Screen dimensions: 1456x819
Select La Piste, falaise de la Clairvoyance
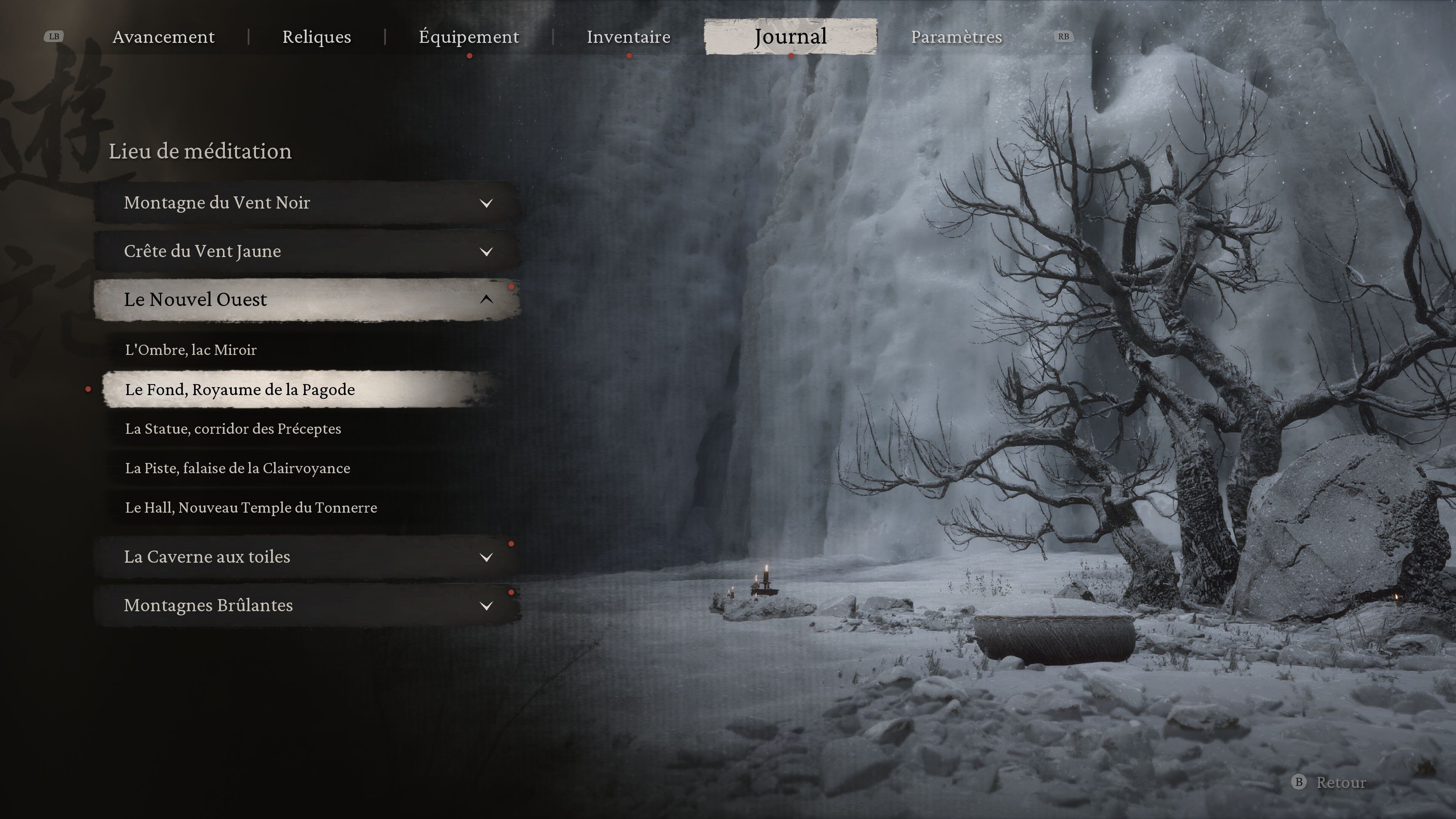click(x=237, y=469)
